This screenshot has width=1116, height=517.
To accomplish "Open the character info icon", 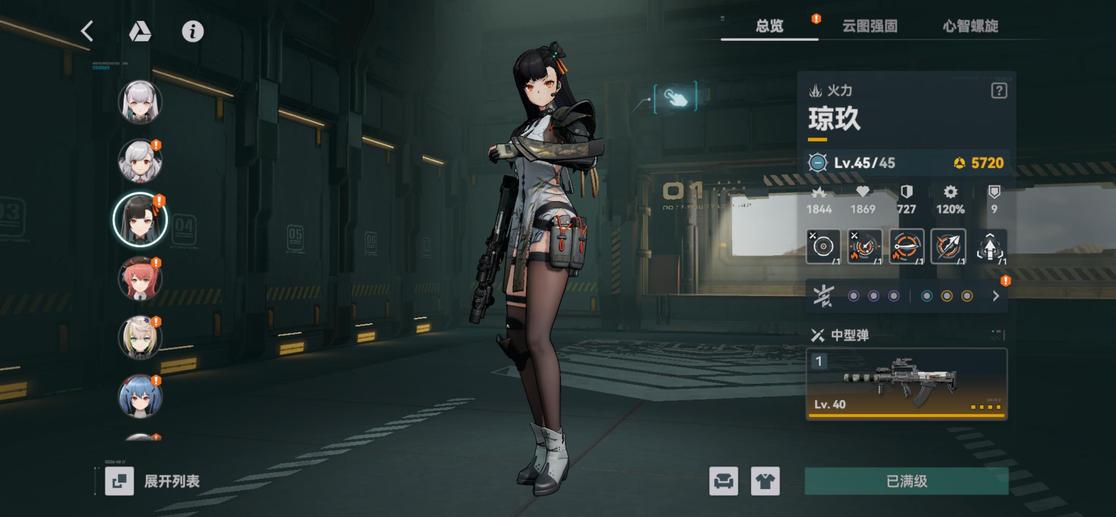I will (192, 31).
